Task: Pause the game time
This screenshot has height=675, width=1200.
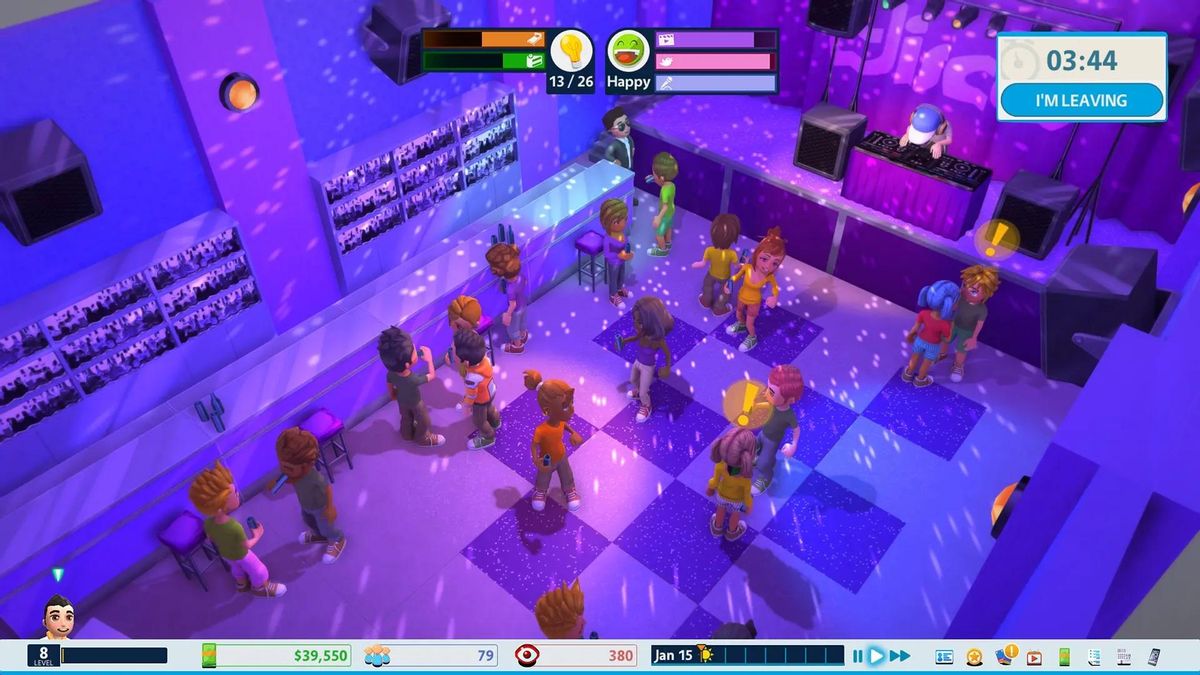Action: click(x=857, y=656)
